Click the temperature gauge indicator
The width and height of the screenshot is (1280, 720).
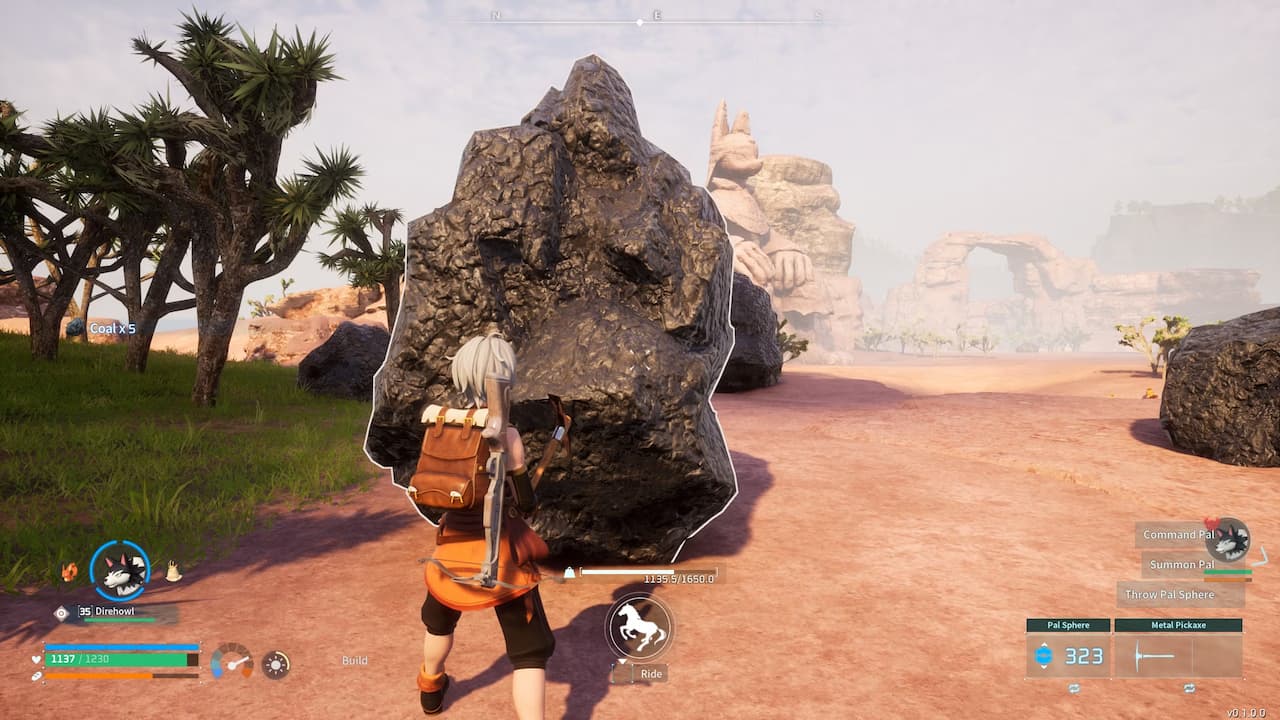tap(232, 662)
